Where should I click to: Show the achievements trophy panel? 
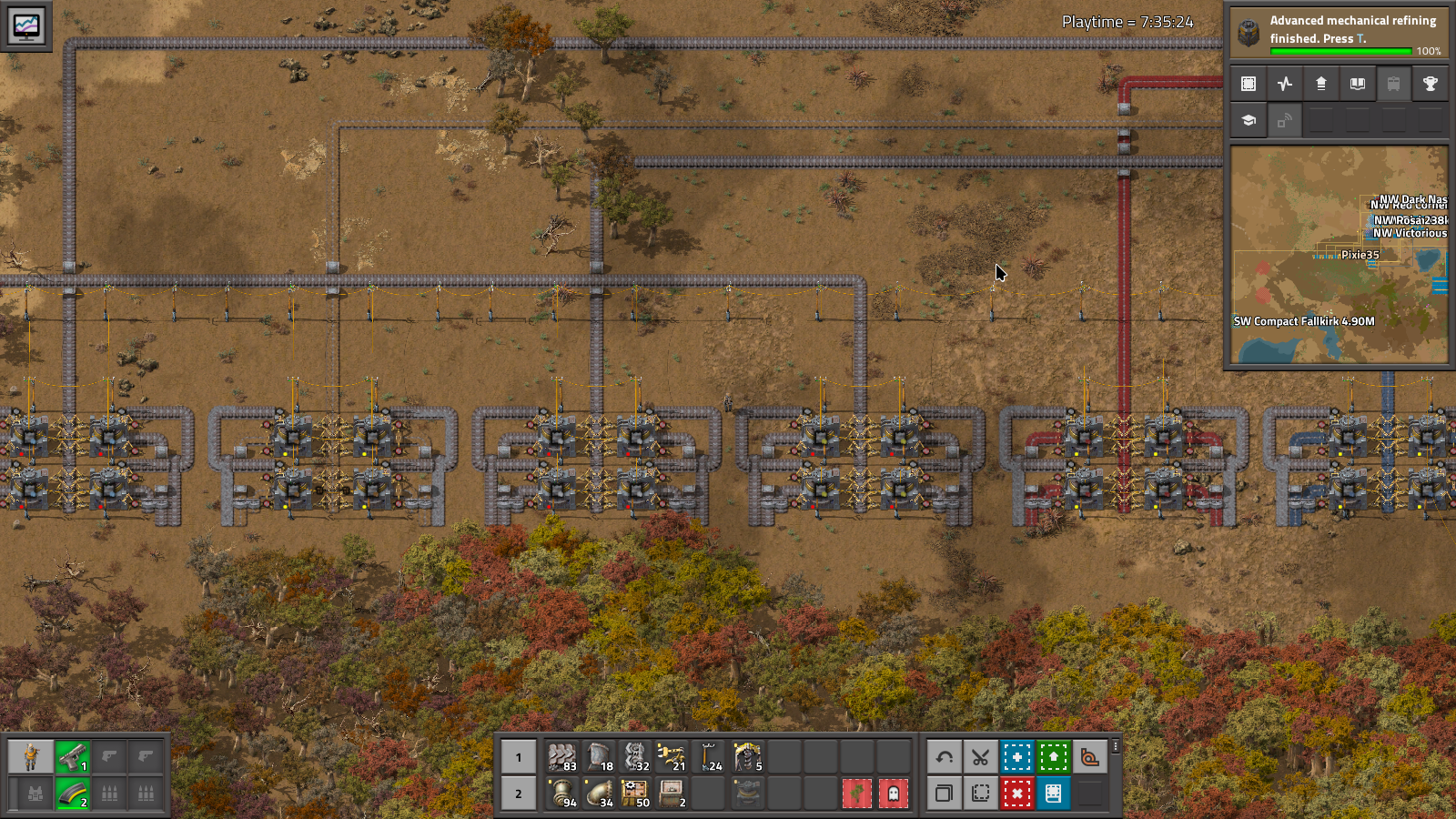1430,84
